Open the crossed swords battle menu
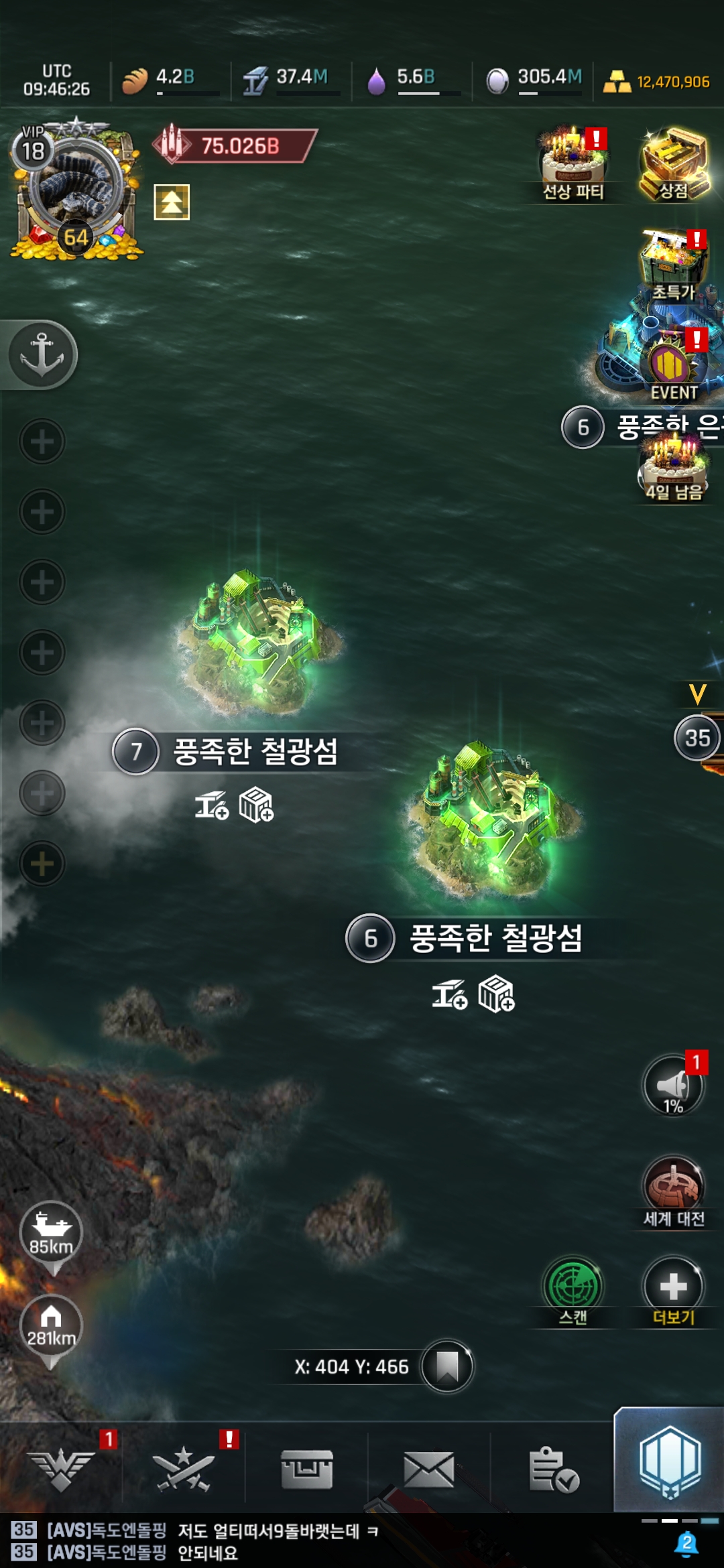 183,1469
